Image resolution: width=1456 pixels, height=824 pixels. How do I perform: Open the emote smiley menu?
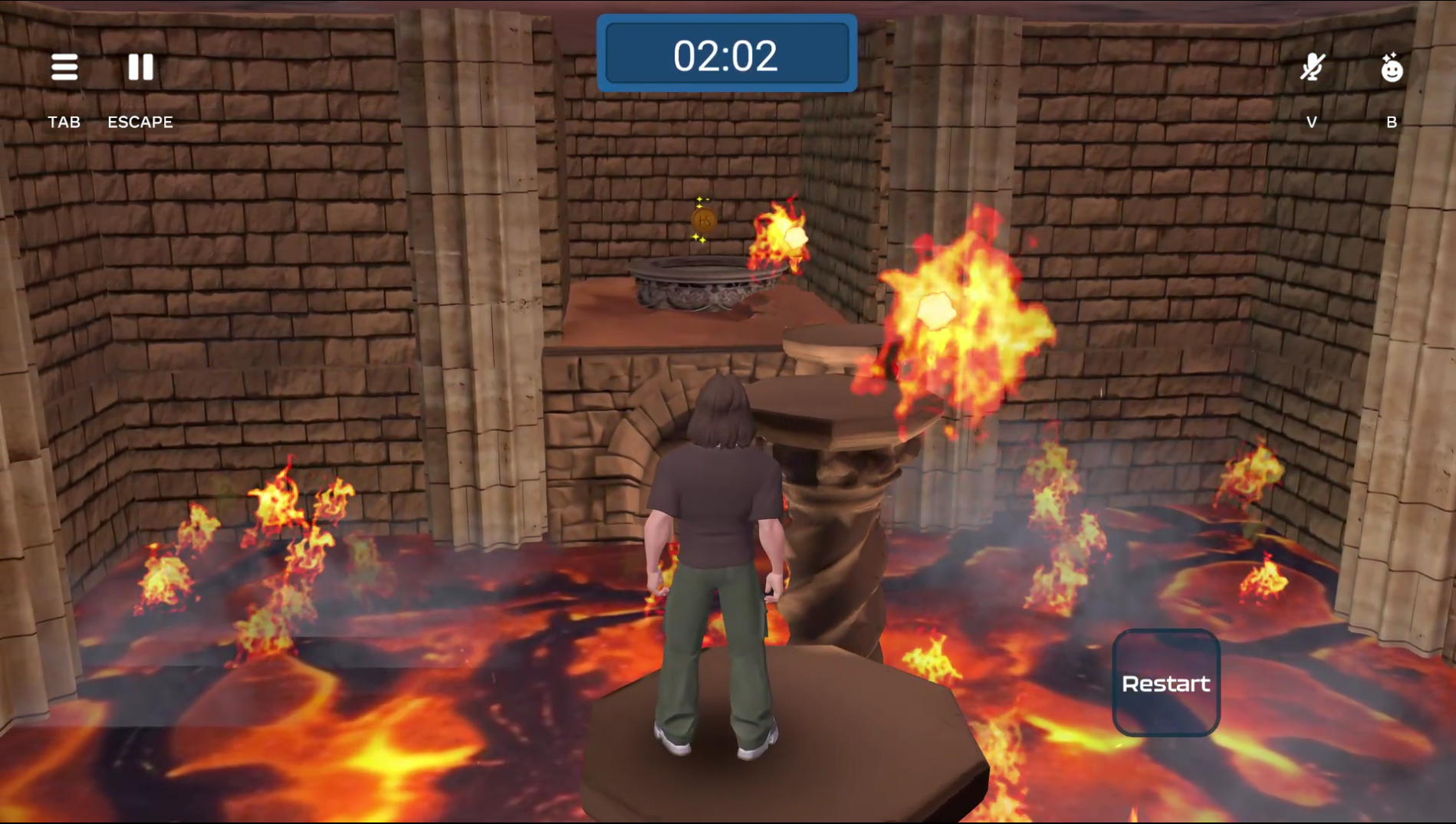pyautogui.click(x=1391, y=68)
